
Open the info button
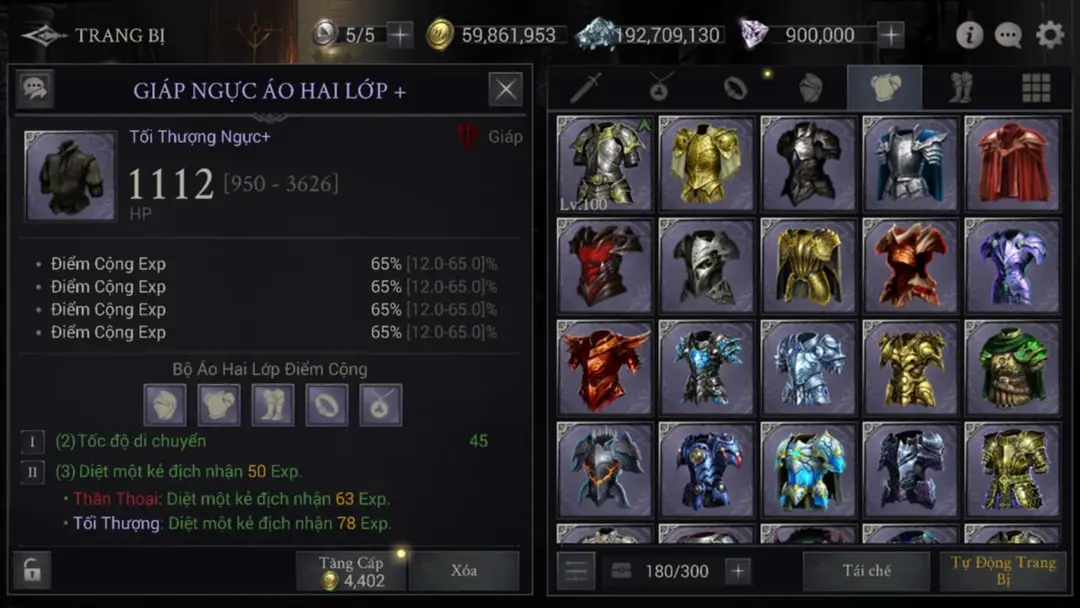click(969, 35)
